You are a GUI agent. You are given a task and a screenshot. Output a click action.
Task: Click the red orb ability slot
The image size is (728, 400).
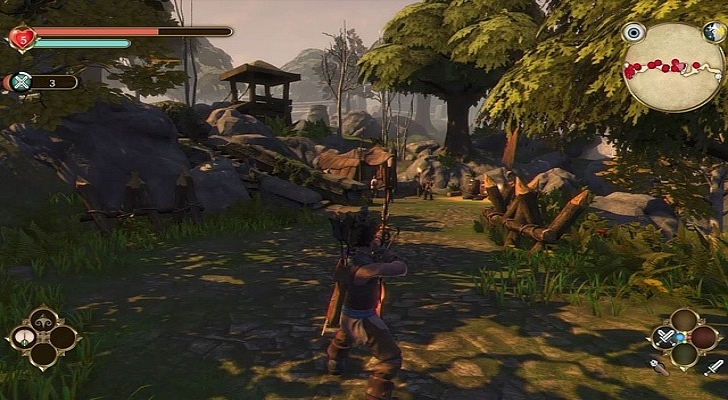point(704,337)
